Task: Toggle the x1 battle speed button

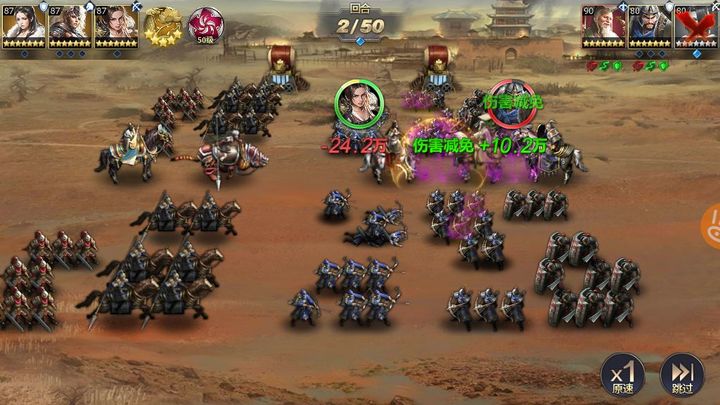Action: tap(621, 376)
